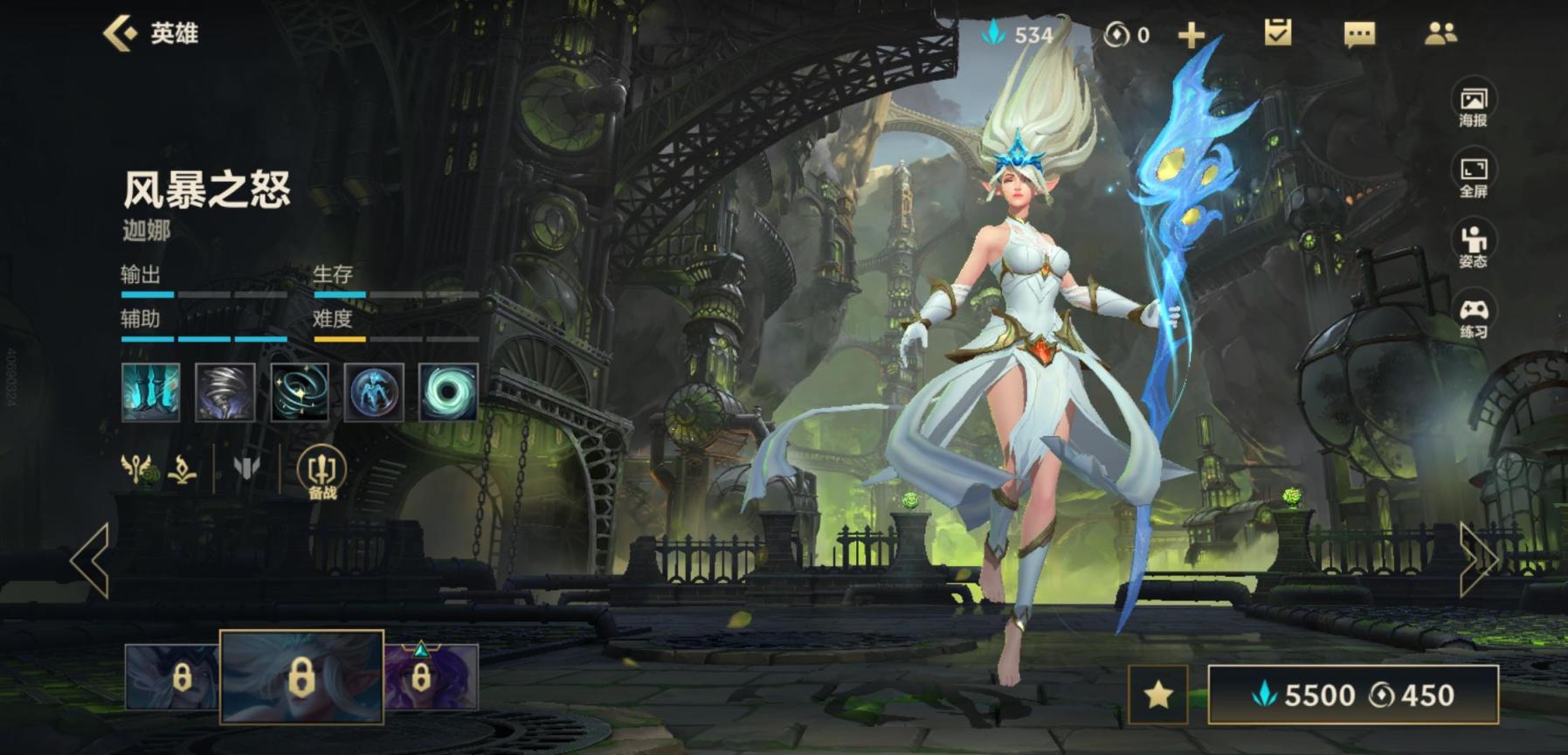Add more currency with the plus button
Screen dimensions: 1568x755
(1191, 35)
